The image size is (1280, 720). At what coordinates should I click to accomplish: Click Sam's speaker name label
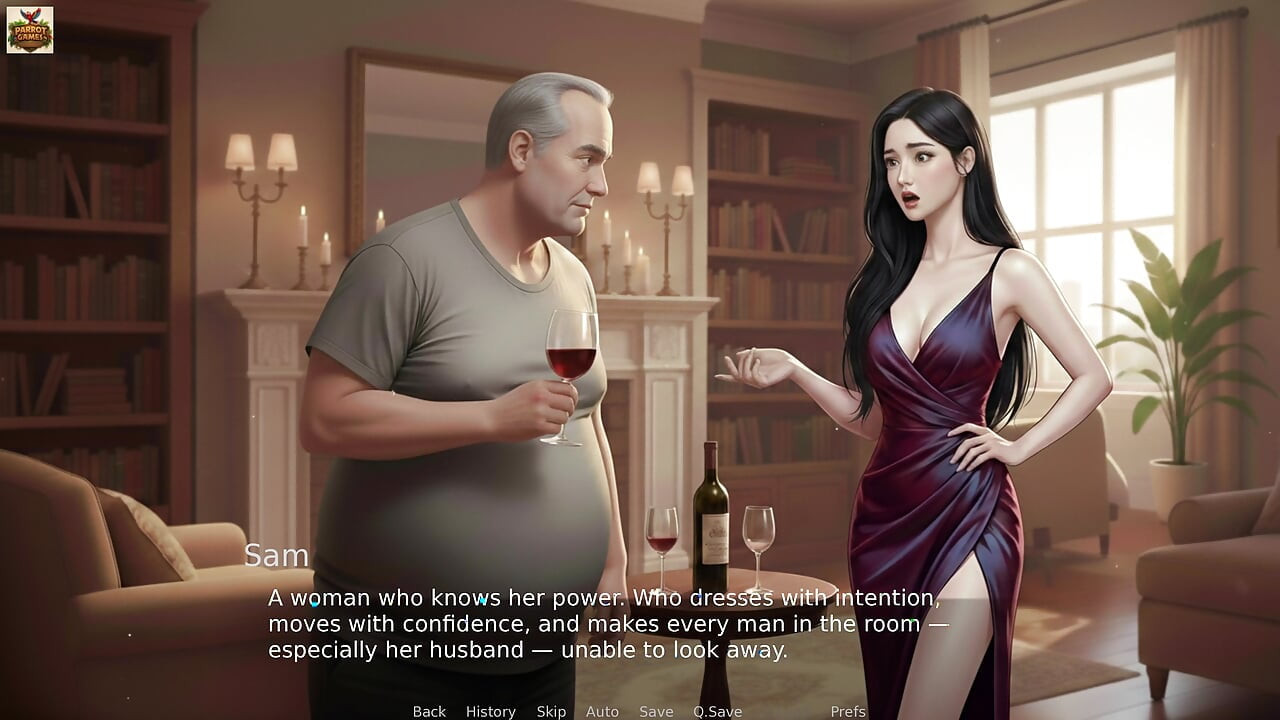click(x=277, y=556)
